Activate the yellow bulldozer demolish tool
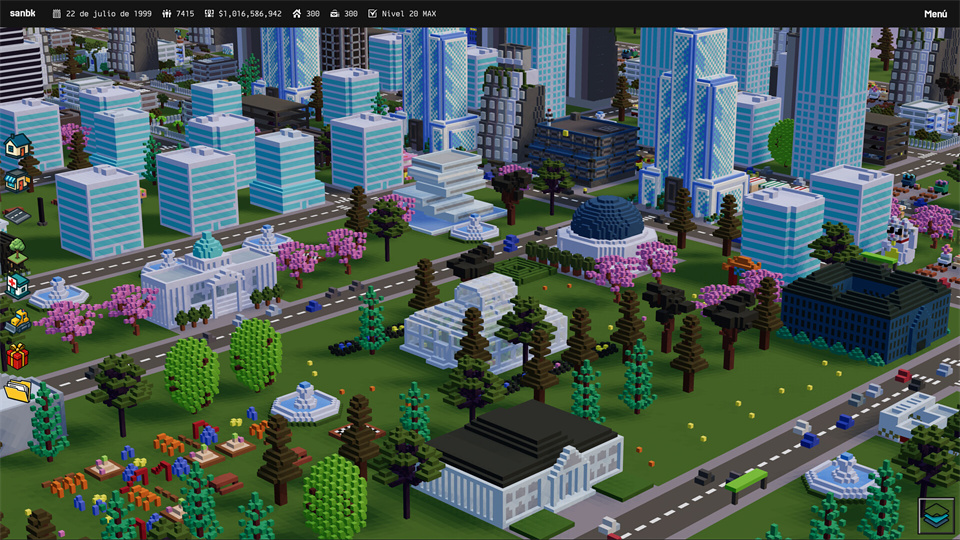960x540 pixels. point(17,321)
